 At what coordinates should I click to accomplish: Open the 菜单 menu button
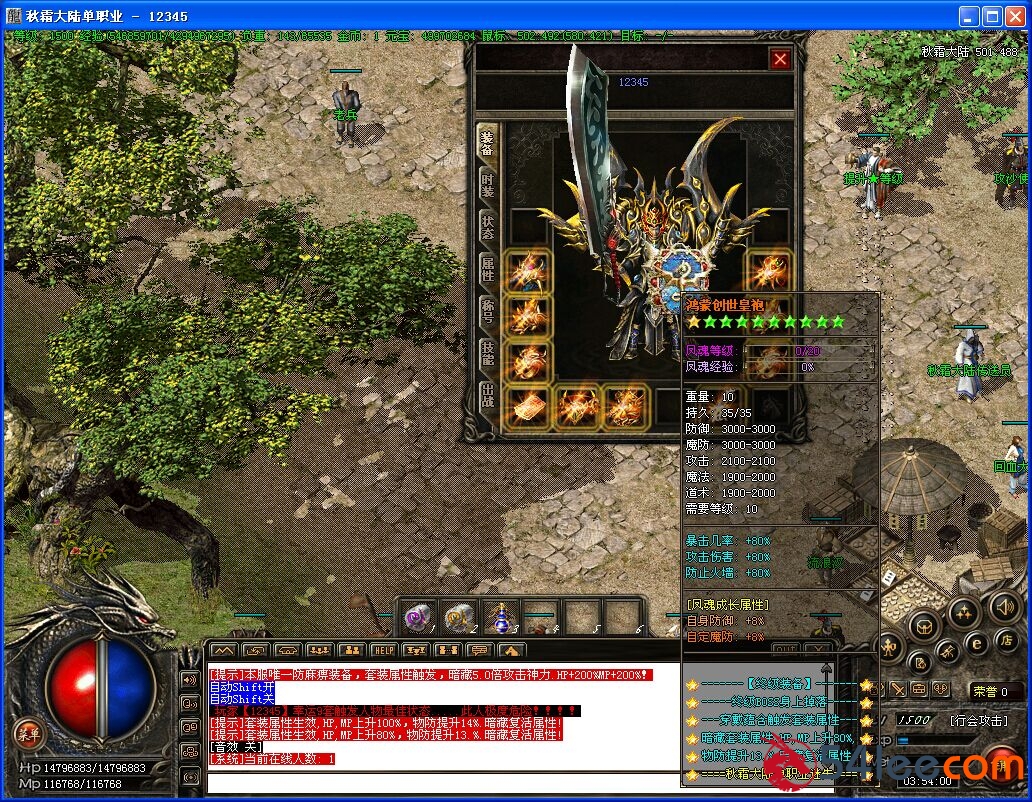point(30,734)
